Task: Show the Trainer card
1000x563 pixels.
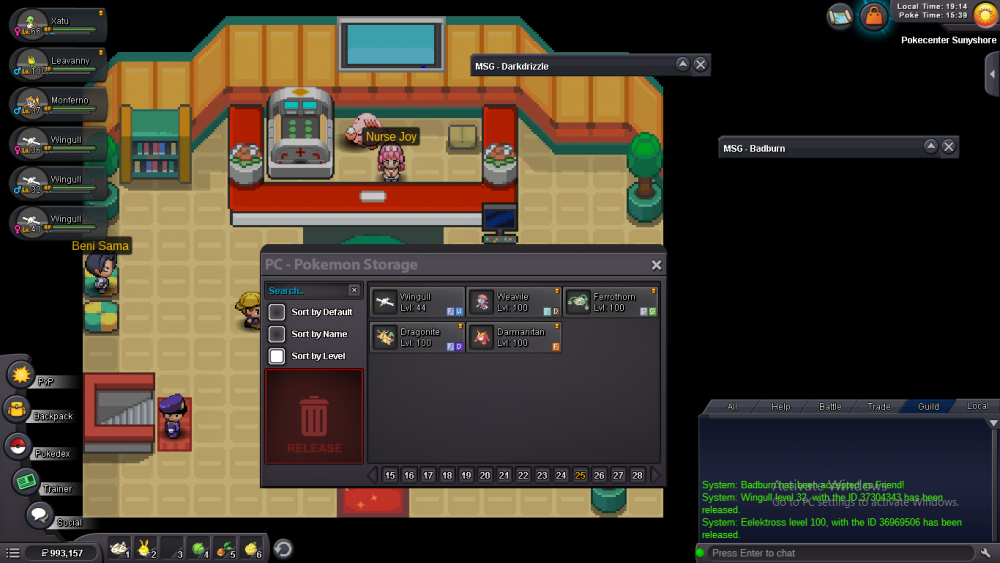Action: [26, 483]
